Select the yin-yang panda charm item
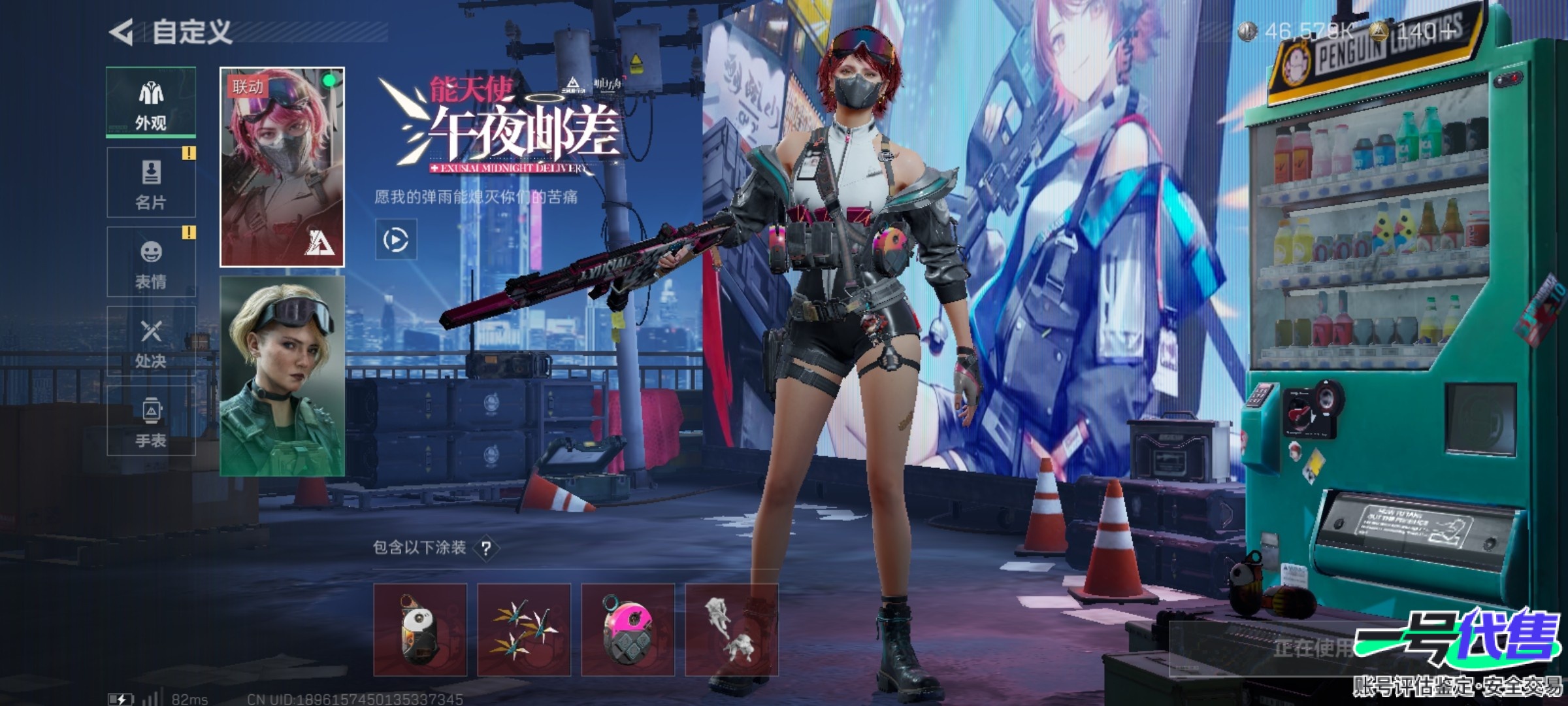Image resolution: width=1568 pixels, height=706 pixels. point(420,630)
